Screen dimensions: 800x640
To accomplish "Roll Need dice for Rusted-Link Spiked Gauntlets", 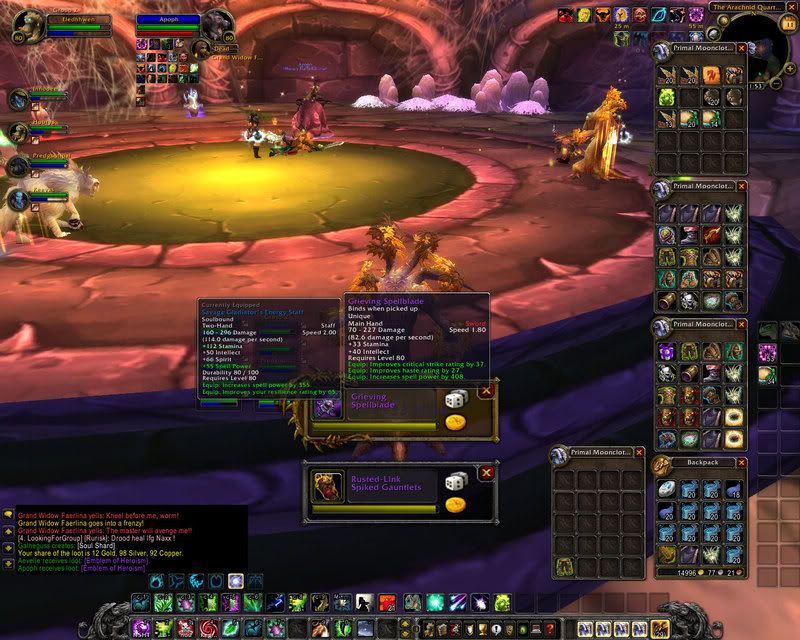I will [x=456, y=481].
